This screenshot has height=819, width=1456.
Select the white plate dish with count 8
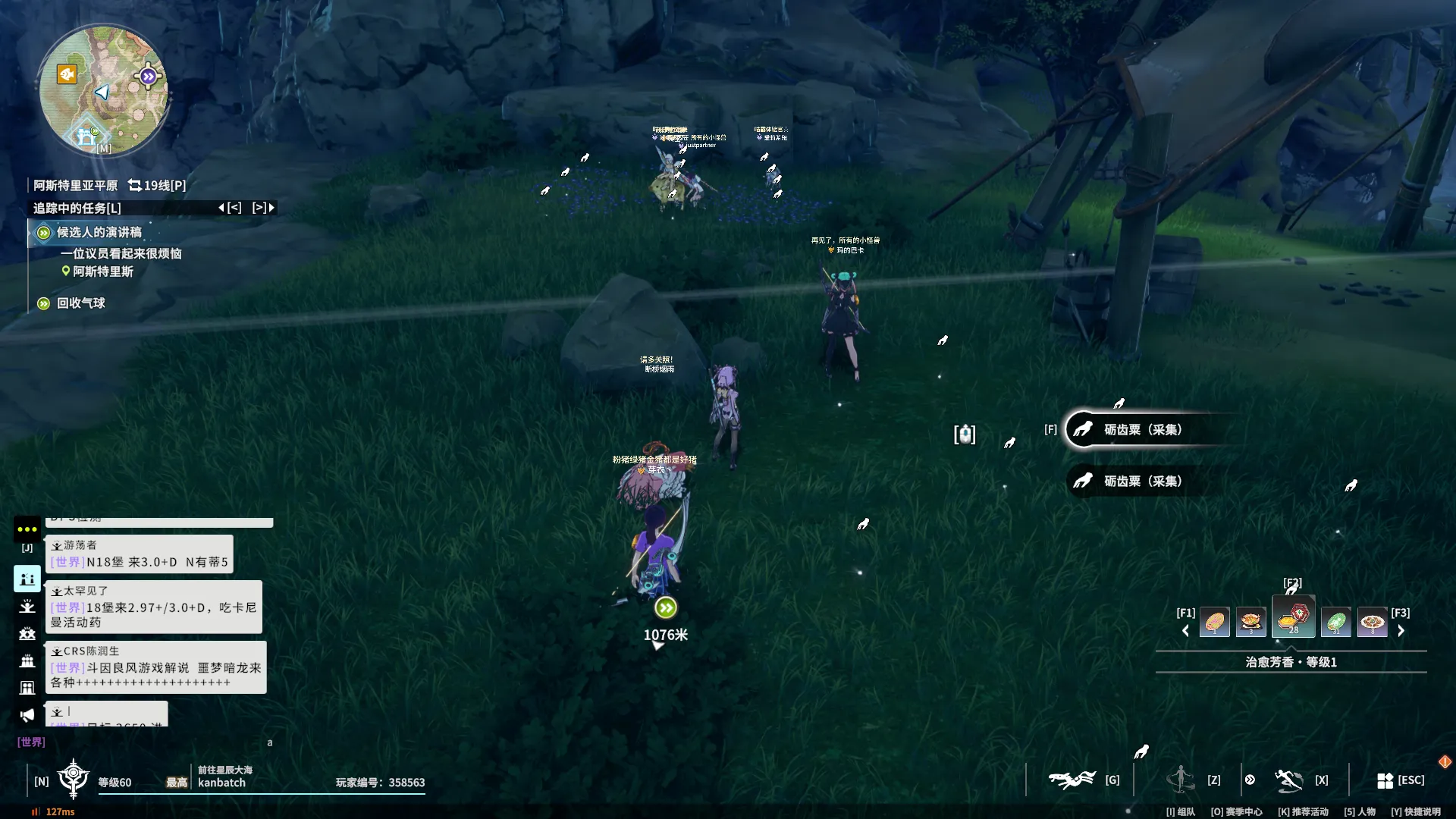click(1372, 623)
